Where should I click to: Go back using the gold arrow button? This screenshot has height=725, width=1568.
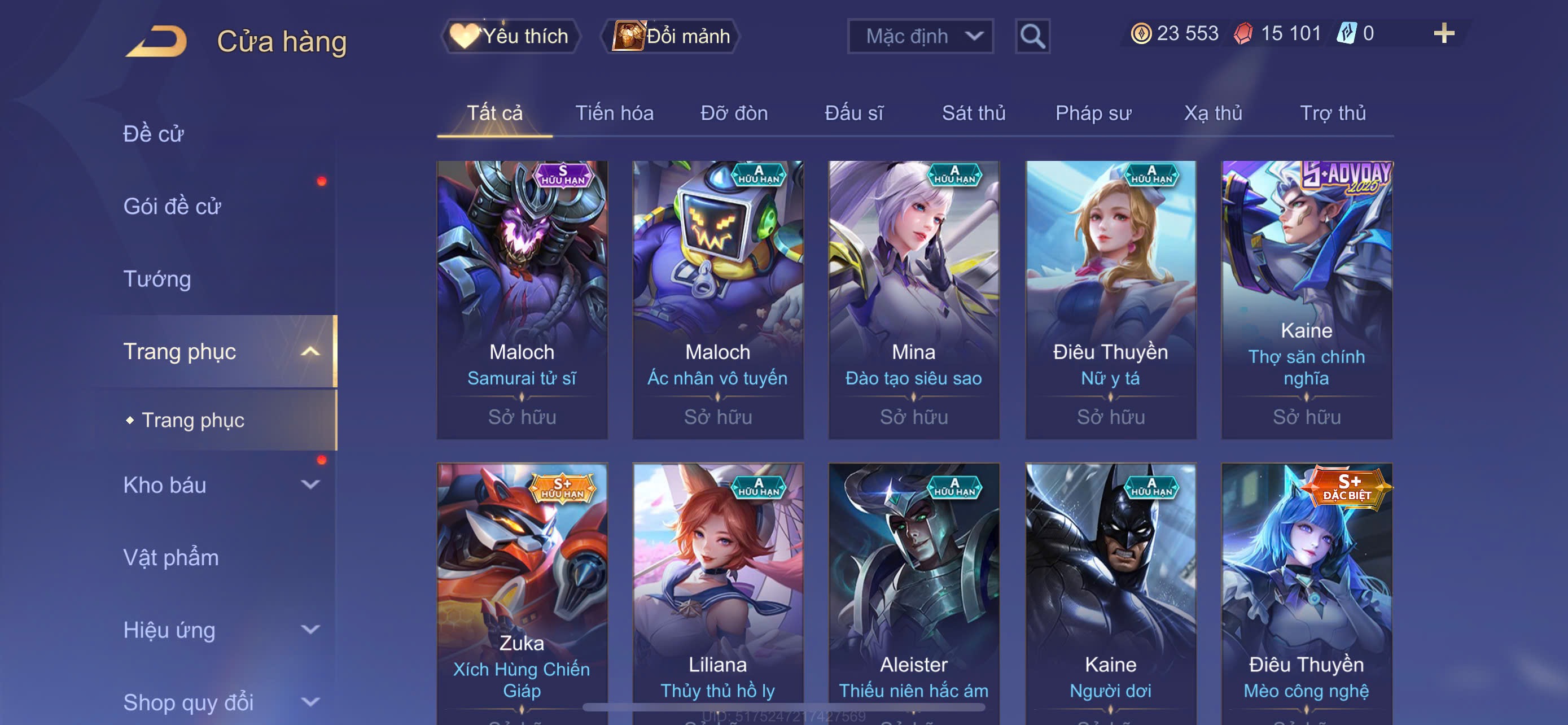[x=156, y=41]
